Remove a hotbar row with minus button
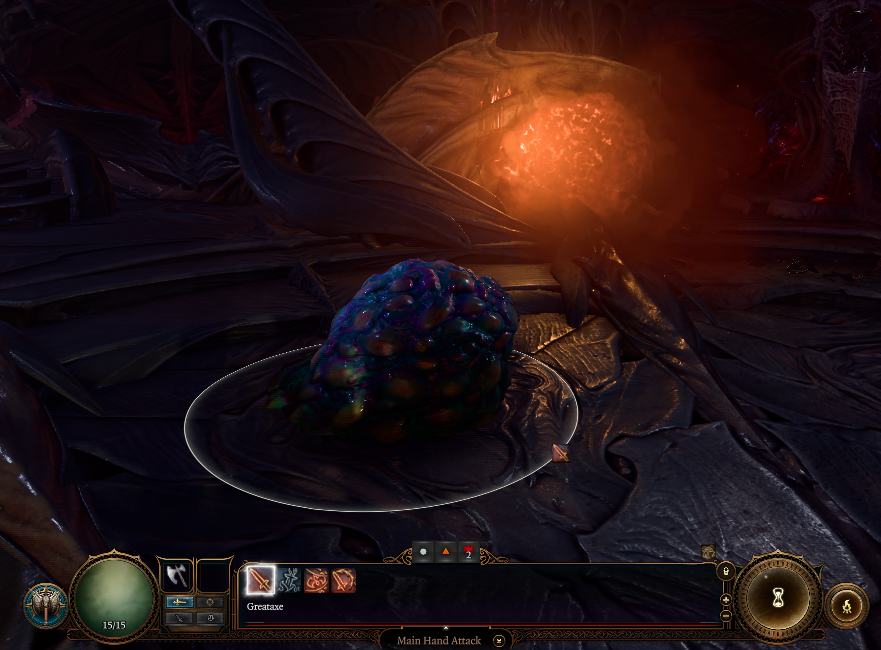Image resolution: width=881 pixels, height=650 pixels. point(727,613)
